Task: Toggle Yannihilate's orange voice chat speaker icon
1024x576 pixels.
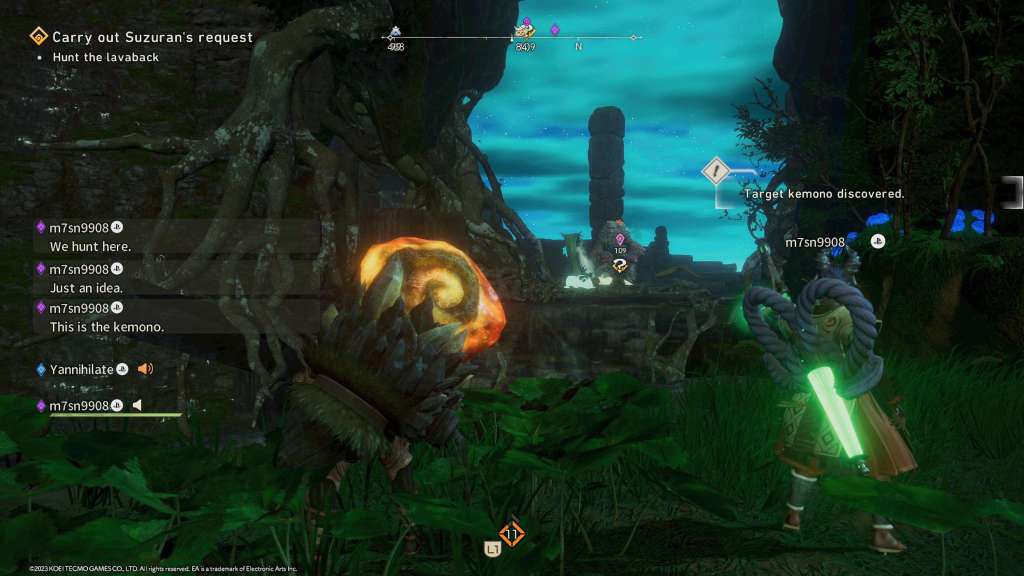Action: pyautogui.click(x=145, y=369)
